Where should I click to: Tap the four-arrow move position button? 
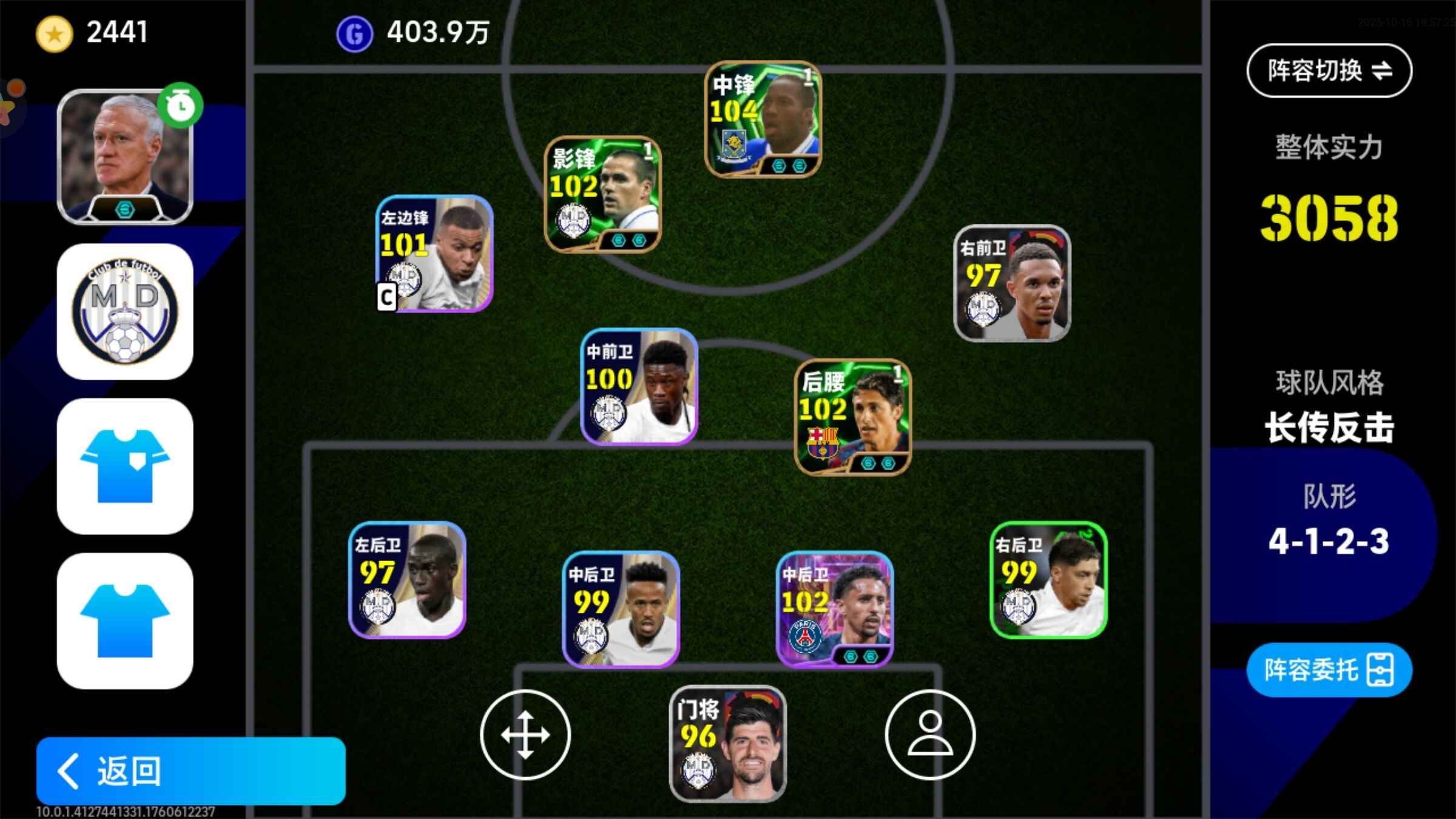tap(525, 735)
